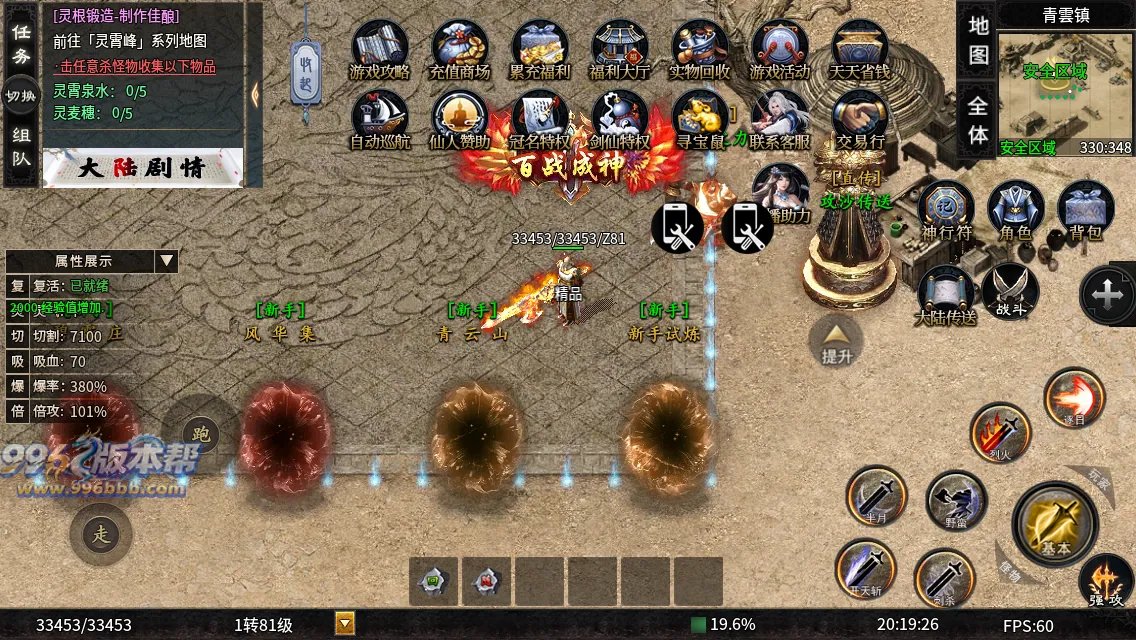Switch to the 组队 team tab
1136x640 pixels.
click(21, 146)
